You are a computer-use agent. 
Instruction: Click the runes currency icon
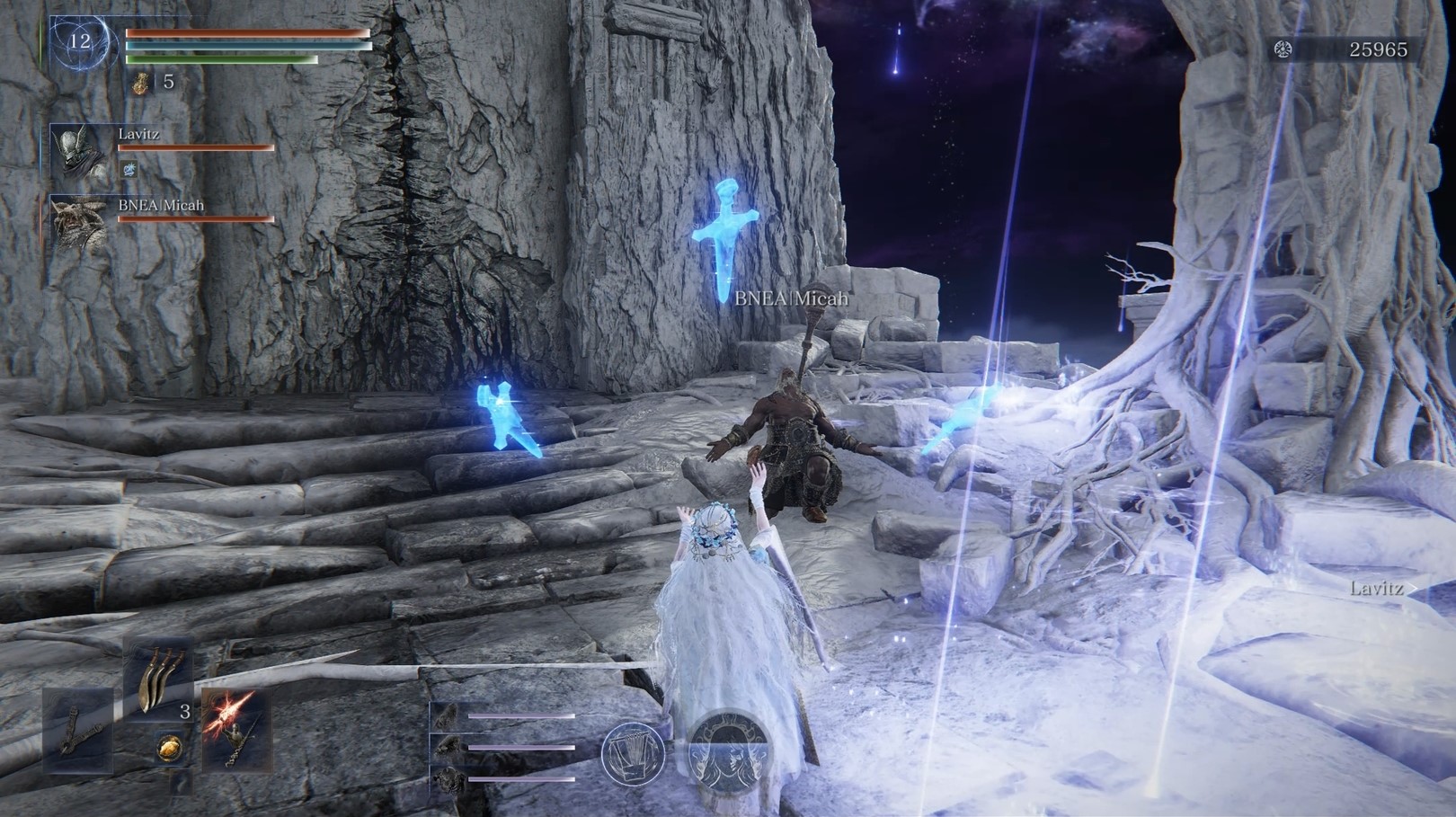[1283, 50]
